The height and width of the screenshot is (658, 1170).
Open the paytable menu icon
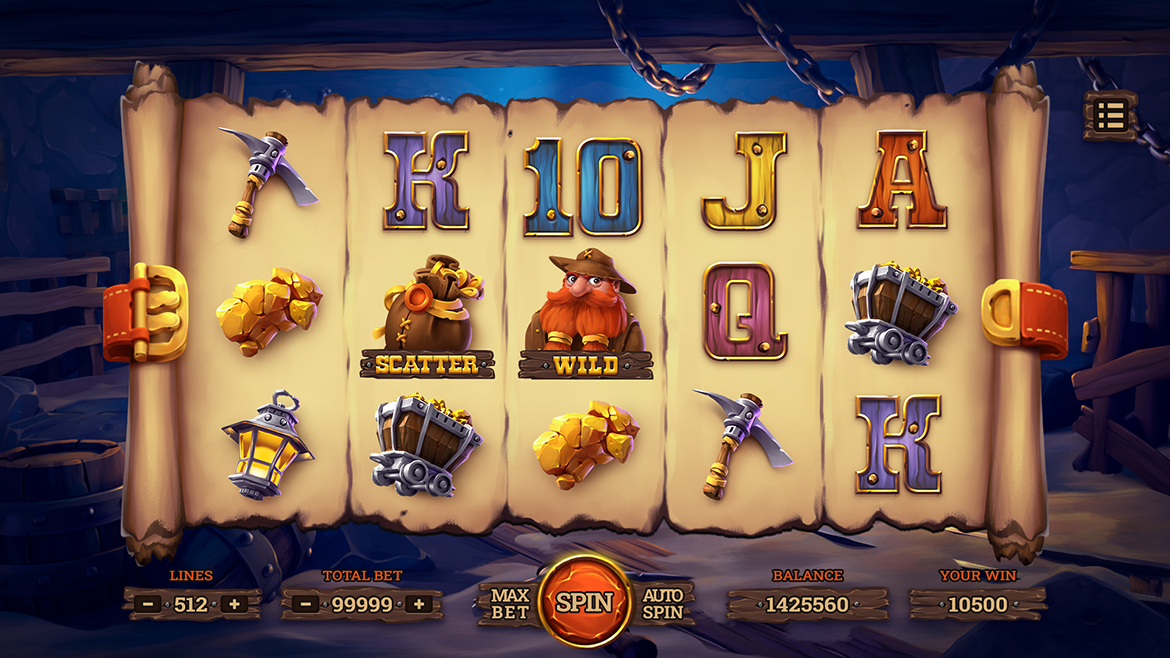coord(1109,116)
